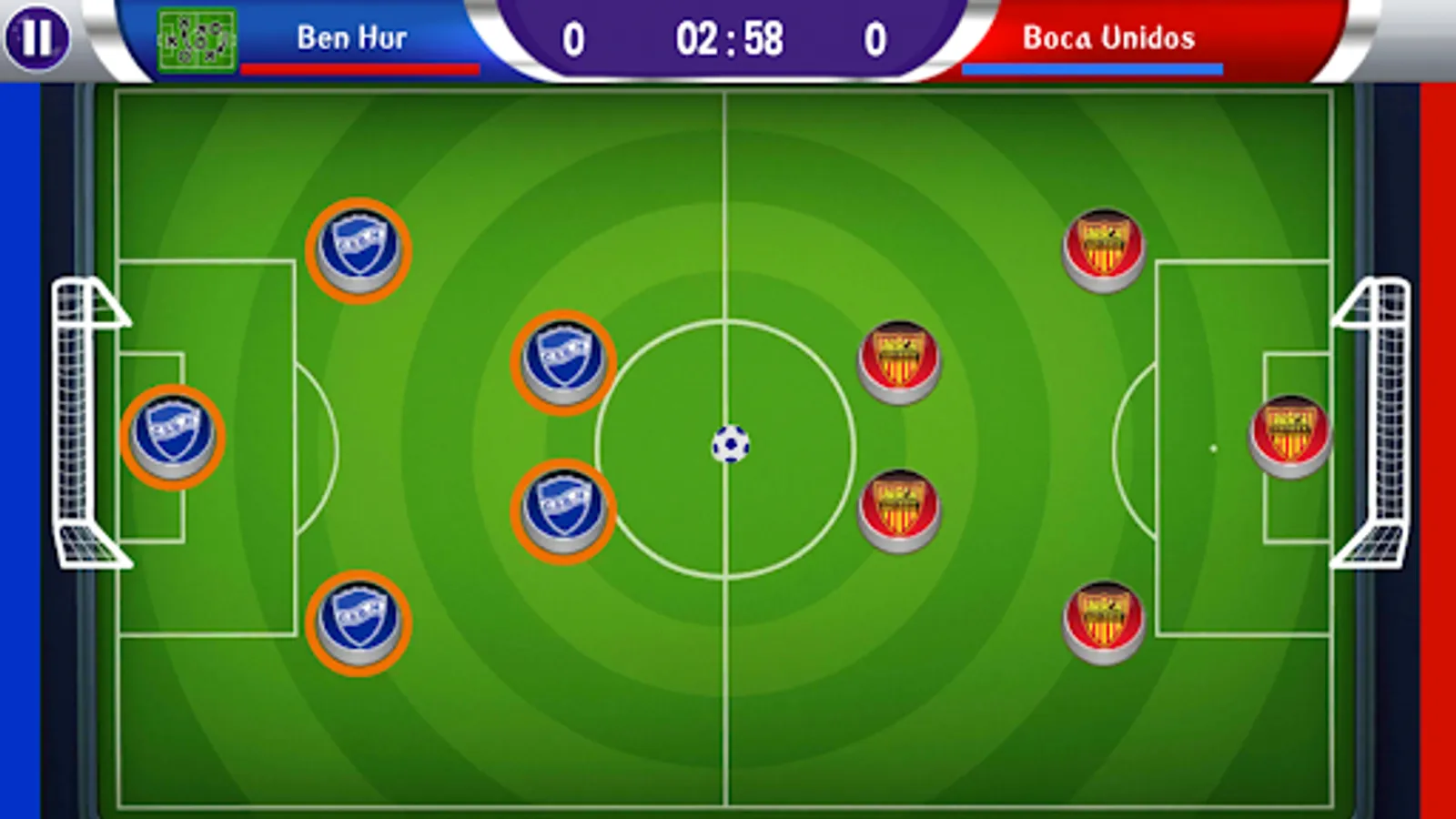The width and height of the screenshot is (1456, 819).
Task: Tap the Ben Hur team name banner
Action: 353,37
